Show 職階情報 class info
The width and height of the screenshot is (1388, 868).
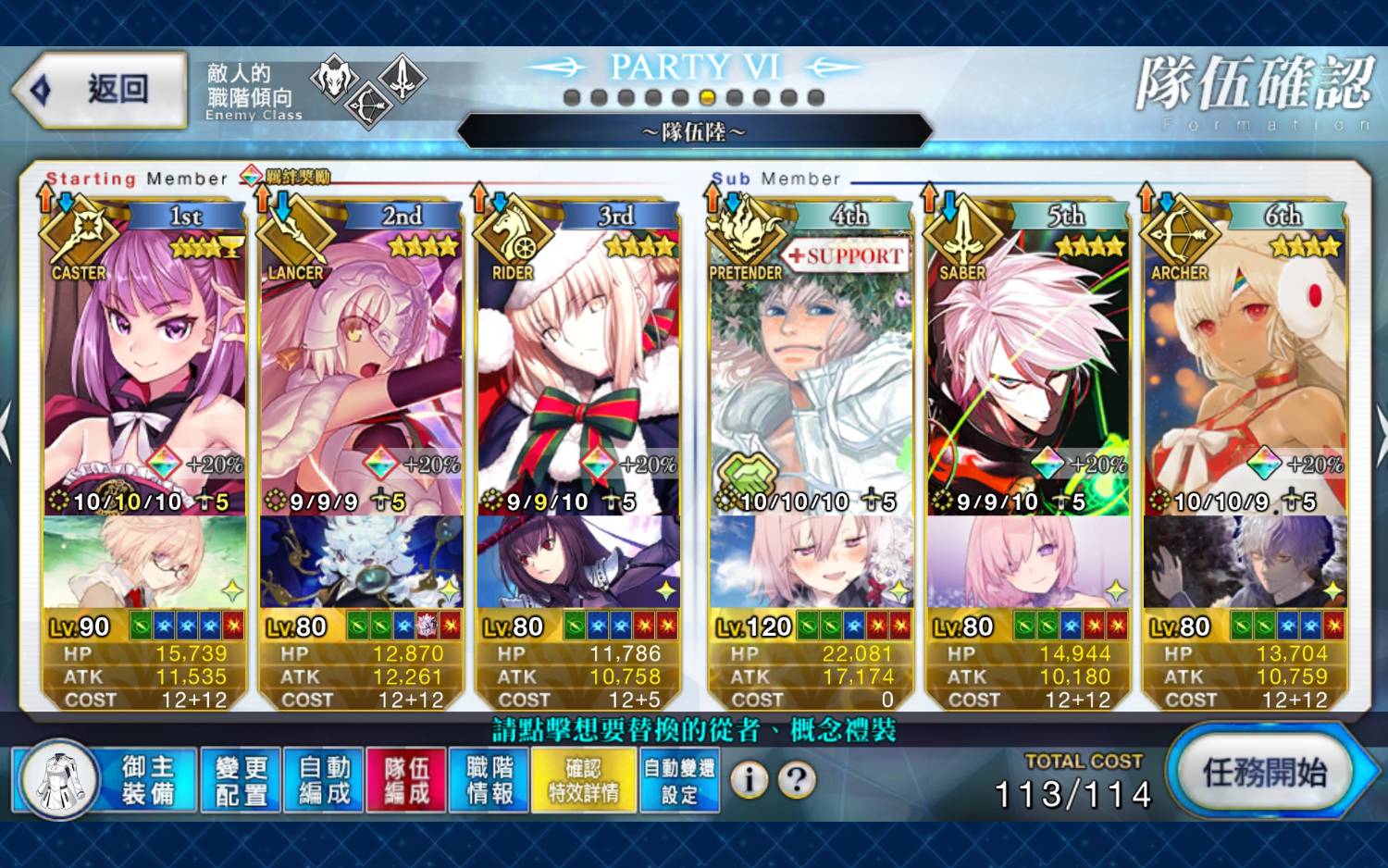[x=490, y=780]
